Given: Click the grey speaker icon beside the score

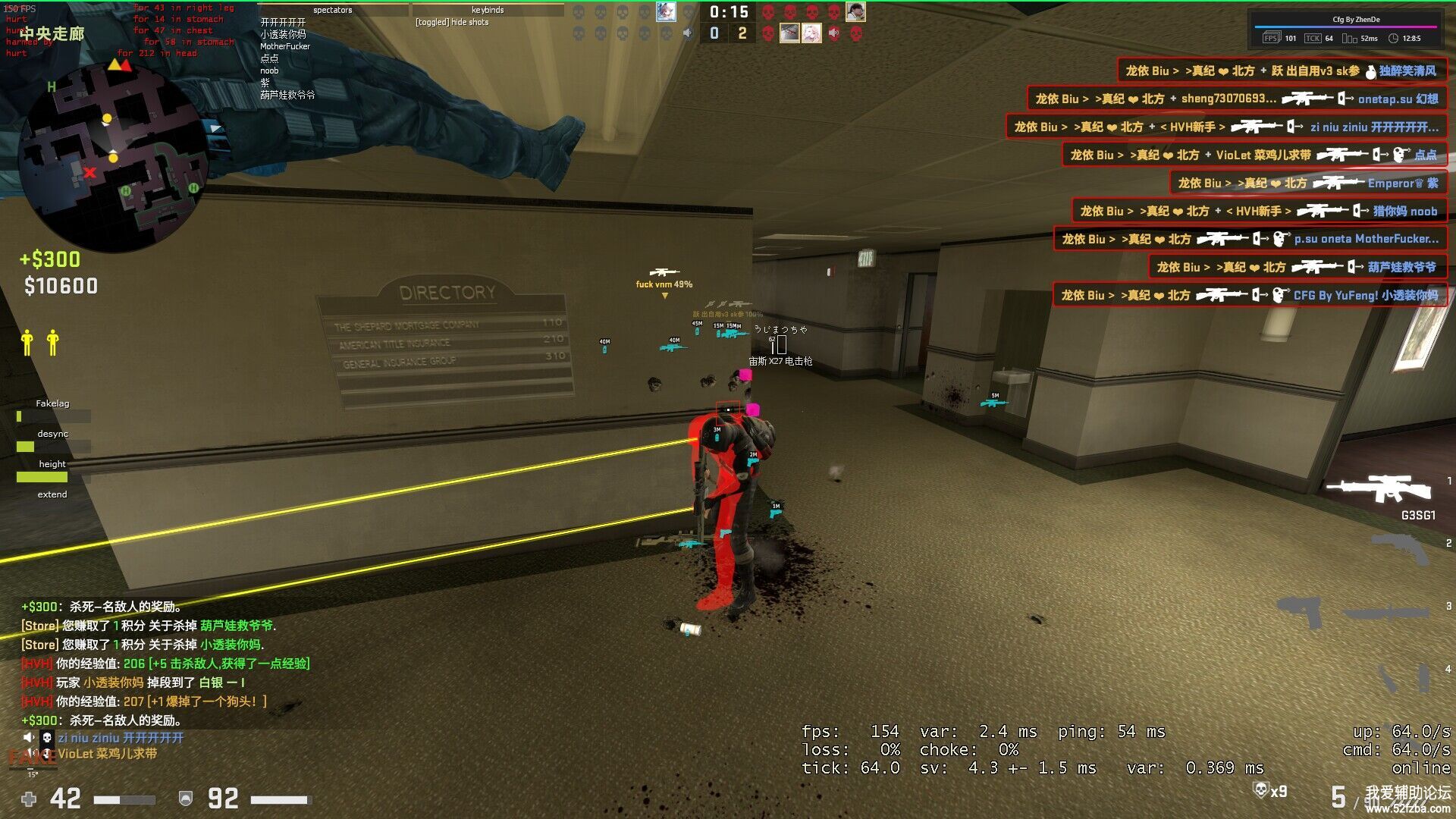Looking at the screenshot, I should point(687,33).
